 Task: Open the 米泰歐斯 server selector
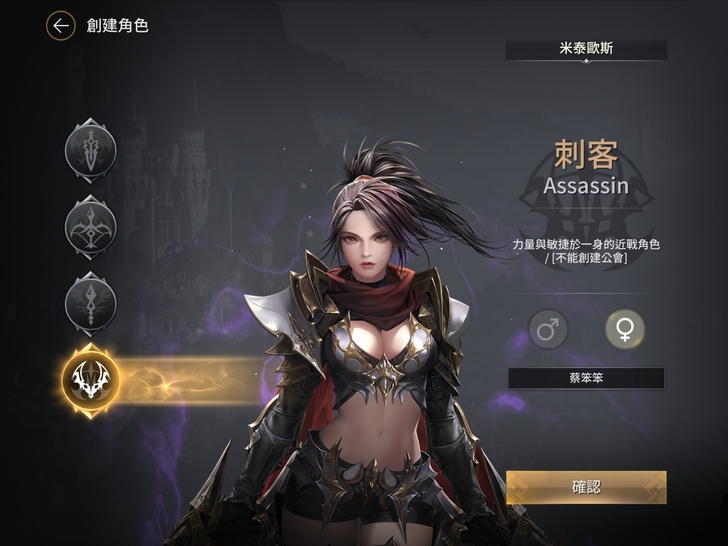pos(586,49)
